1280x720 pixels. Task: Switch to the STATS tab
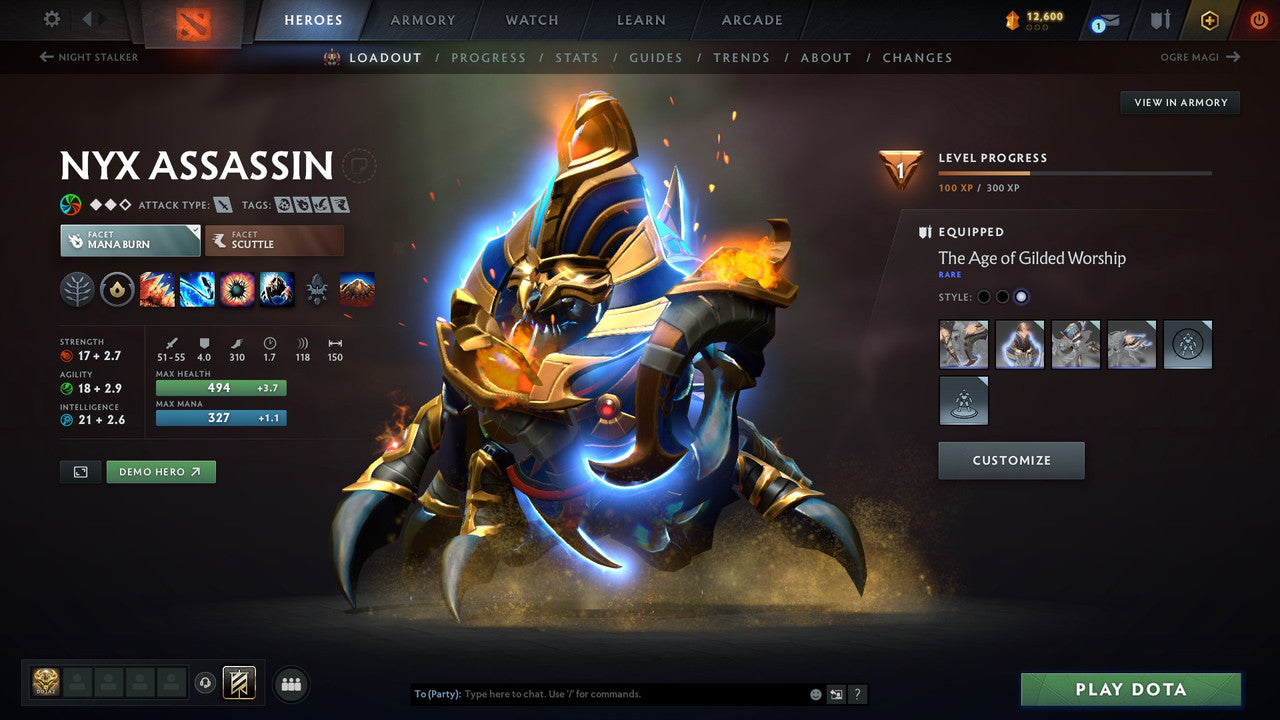coord(577,57)
